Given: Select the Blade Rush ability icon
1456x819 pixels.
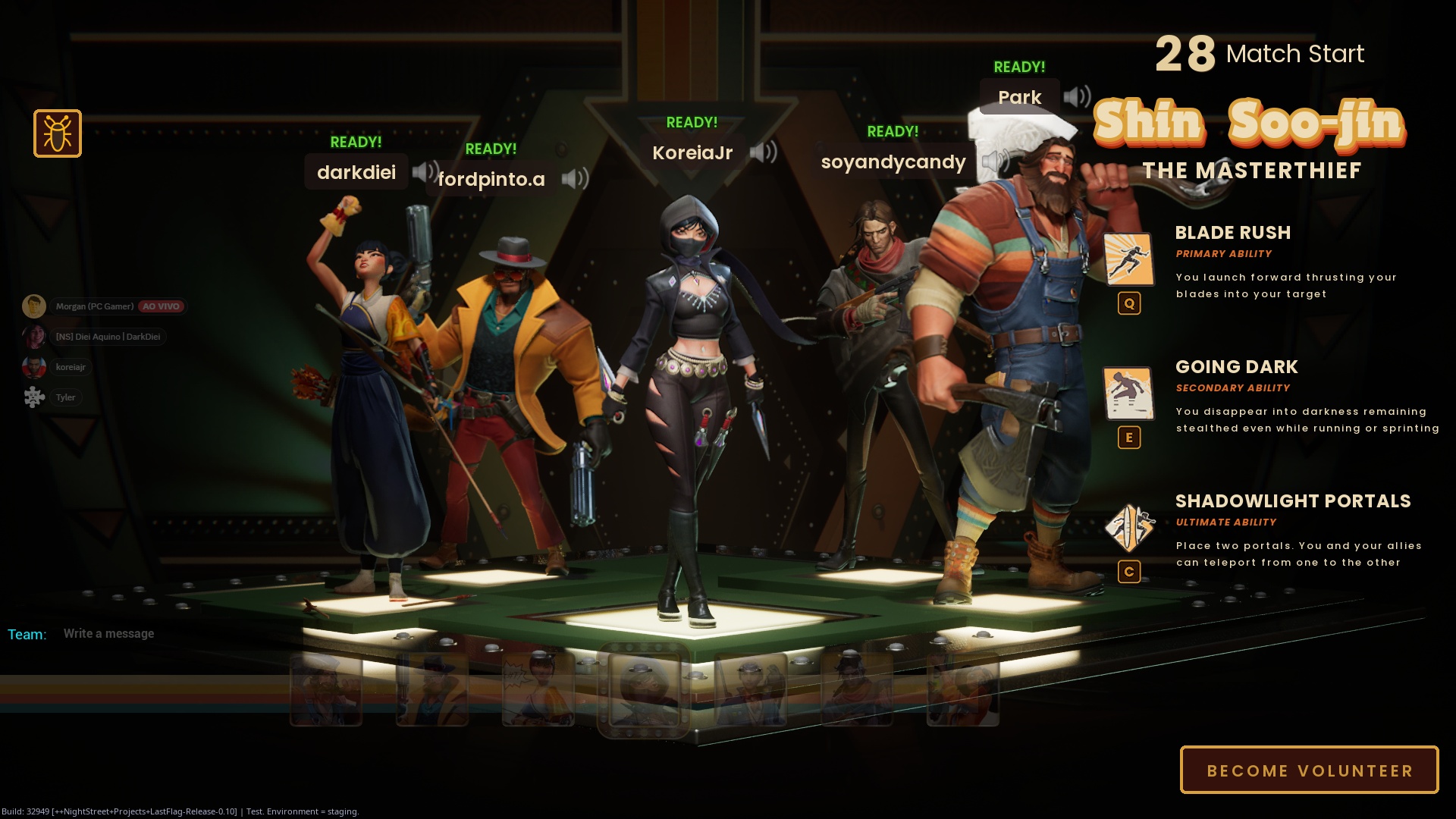Looking at the screenshot, I should (1128, 259).
